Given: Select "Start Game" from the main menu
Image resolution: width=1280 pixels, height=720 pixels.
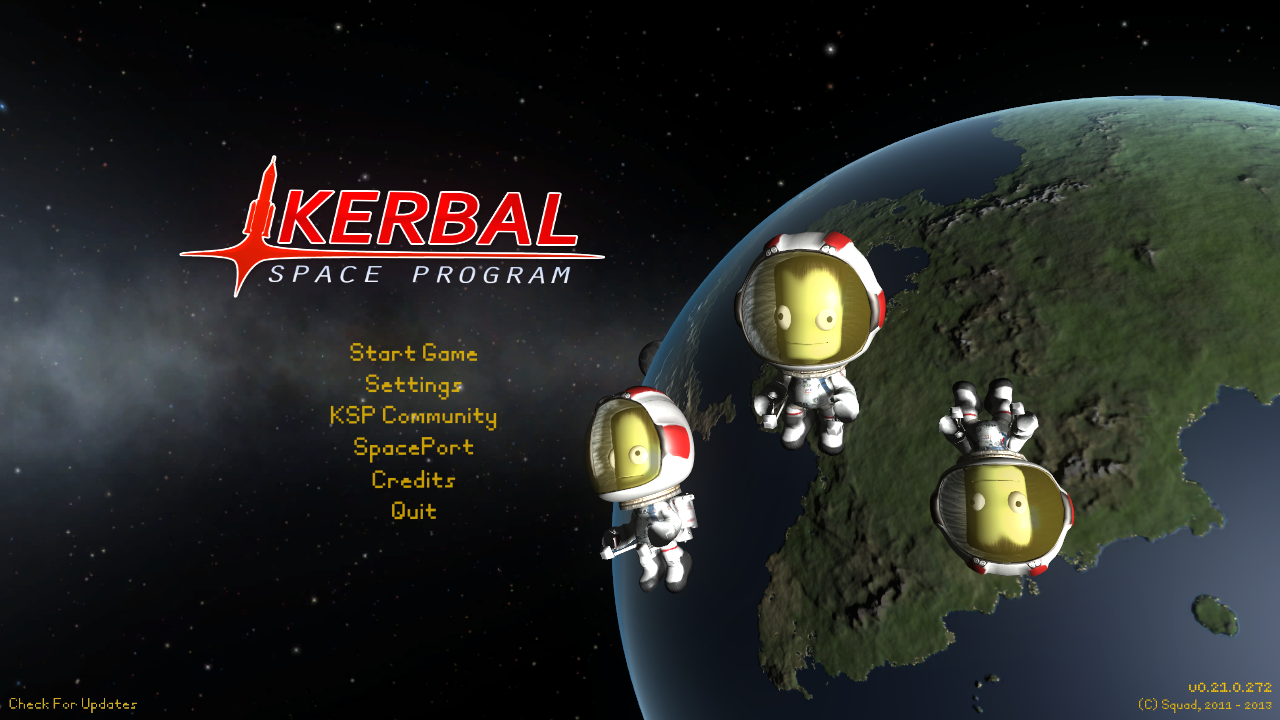Looking at the screenshot, I should pyautogui.click(x=414, y=354).
